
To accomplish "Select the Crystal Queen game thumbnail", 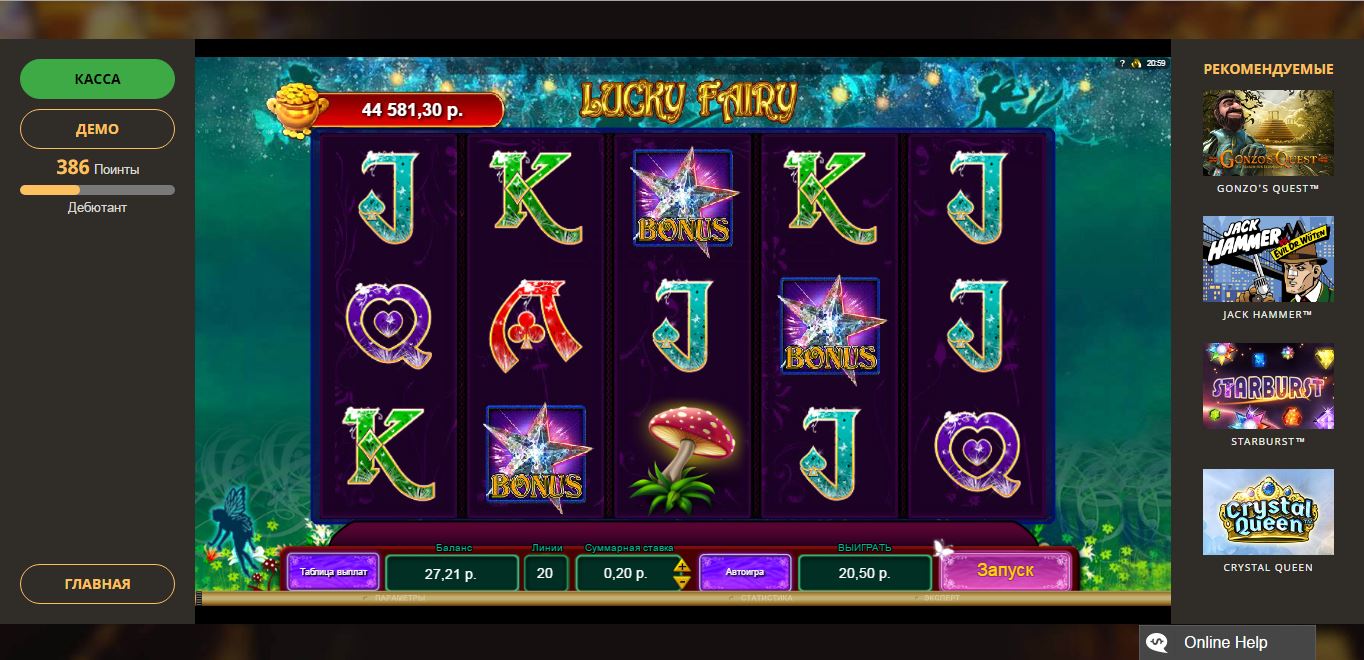I will tap(1267, 512).
